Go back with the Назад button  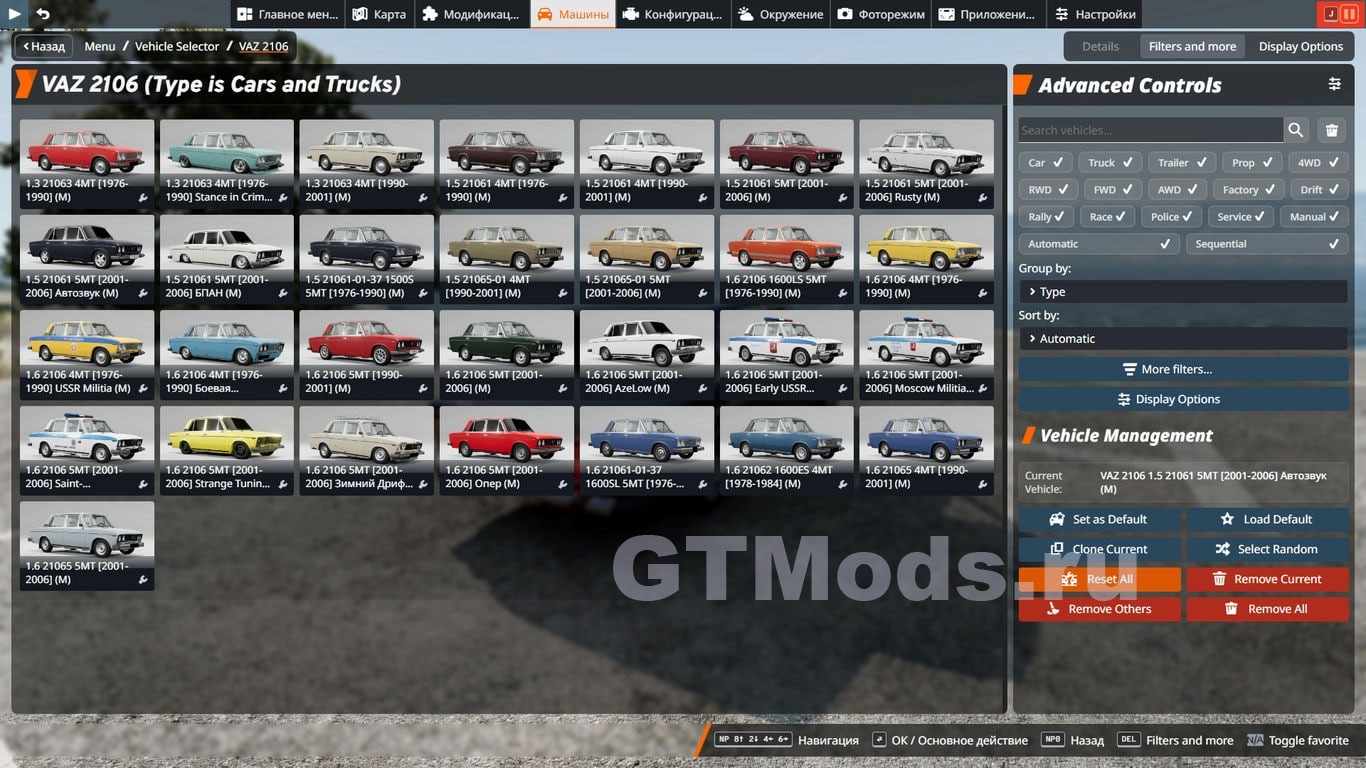pyautogui.click(x=42, y=46)
